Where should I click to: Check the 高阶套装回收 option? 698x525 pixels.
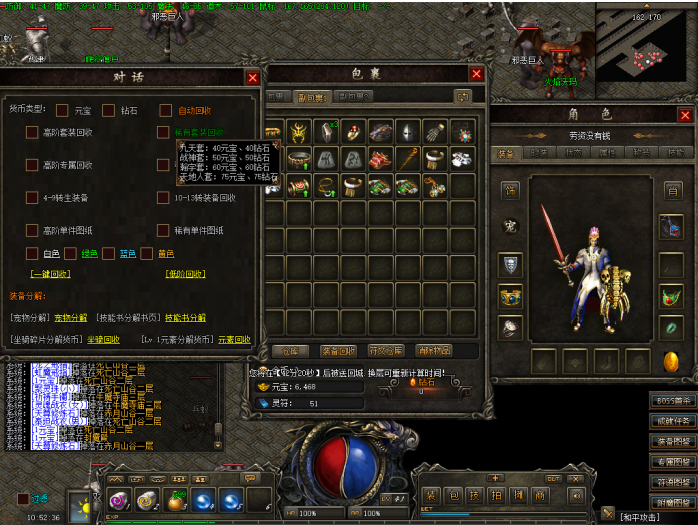coord(32,132)
